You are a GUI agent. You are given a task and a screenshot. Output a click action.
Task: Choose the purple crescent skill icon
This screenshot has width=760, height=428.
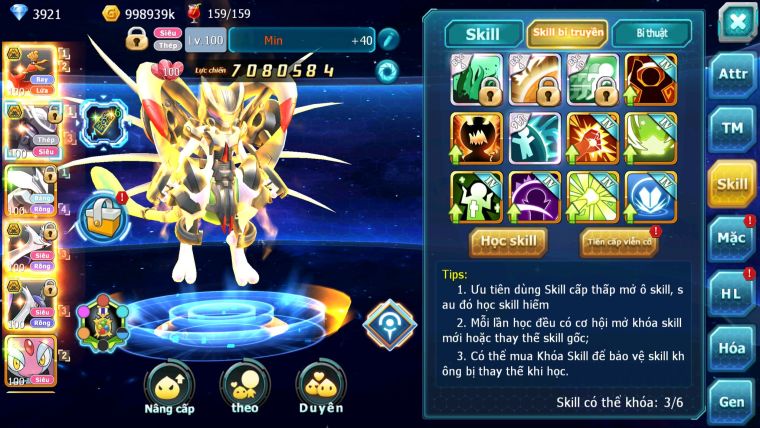(535, 196)
